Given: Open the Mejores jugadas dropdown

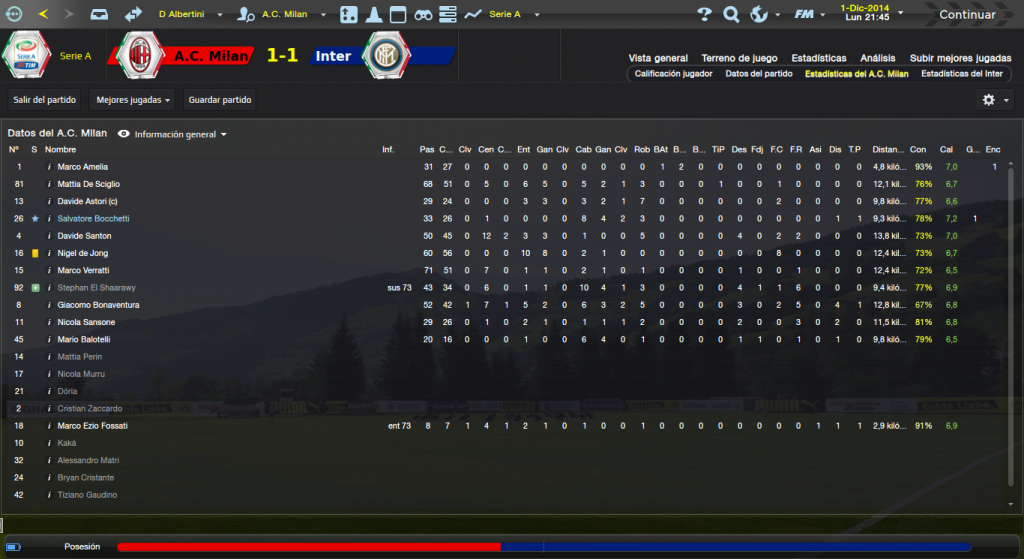Looking at the screenshot, I should [x=131, y=100].
